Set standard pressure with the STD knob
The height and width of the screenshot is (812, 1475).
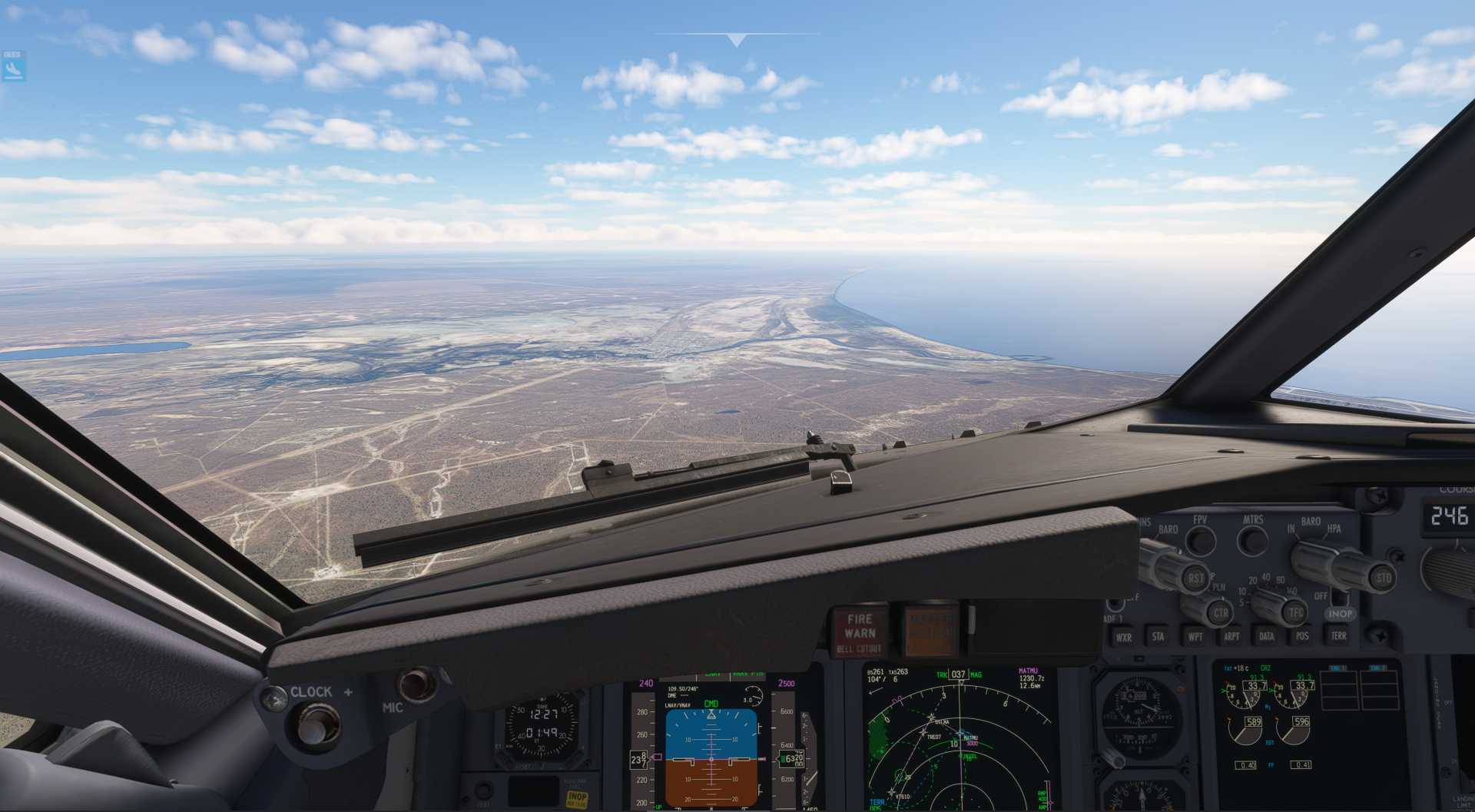coord(1382,578)
